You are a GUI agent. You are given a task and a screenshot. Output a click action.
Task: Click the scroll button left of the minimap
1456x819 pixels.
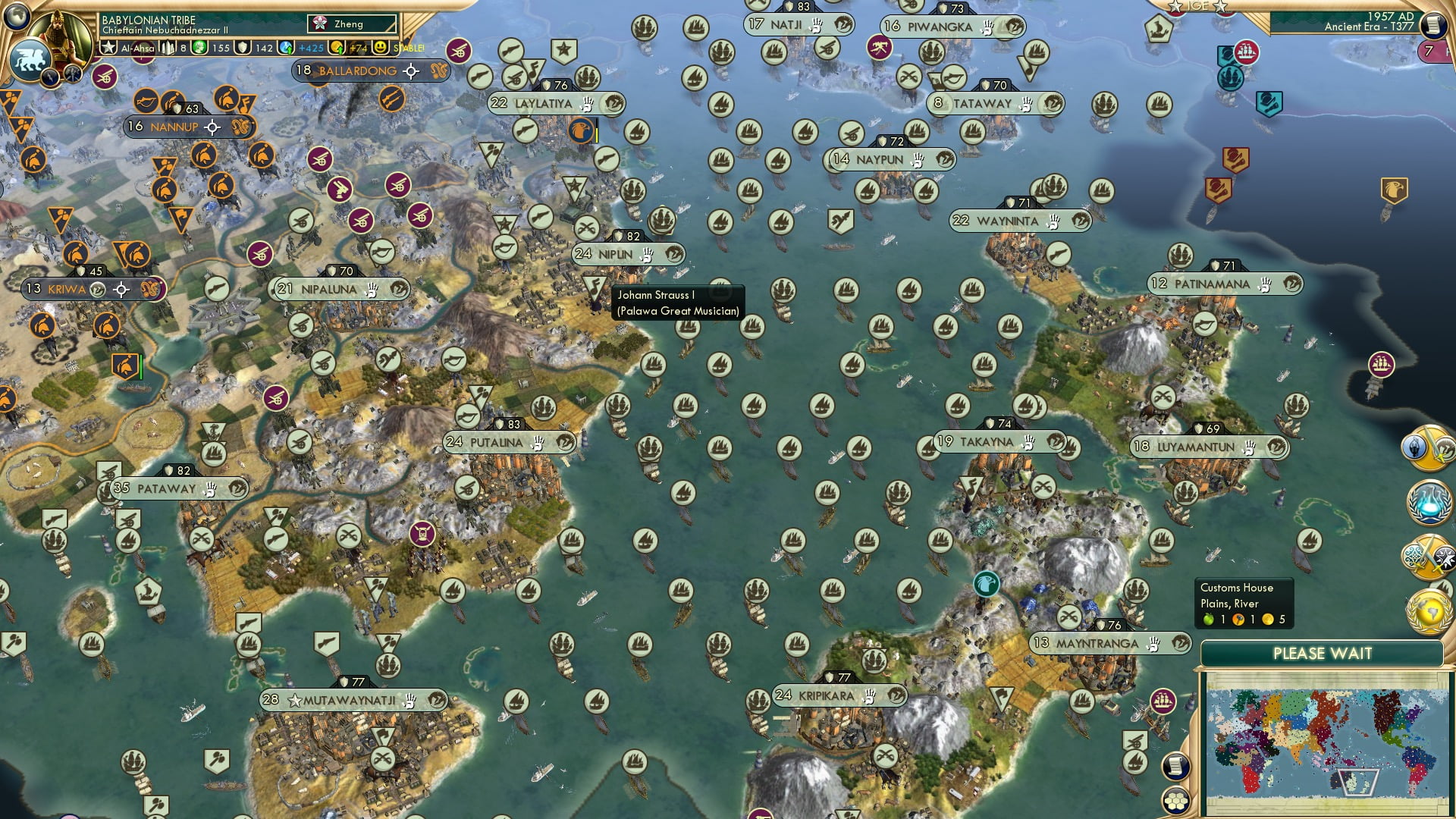[1175, 766]
